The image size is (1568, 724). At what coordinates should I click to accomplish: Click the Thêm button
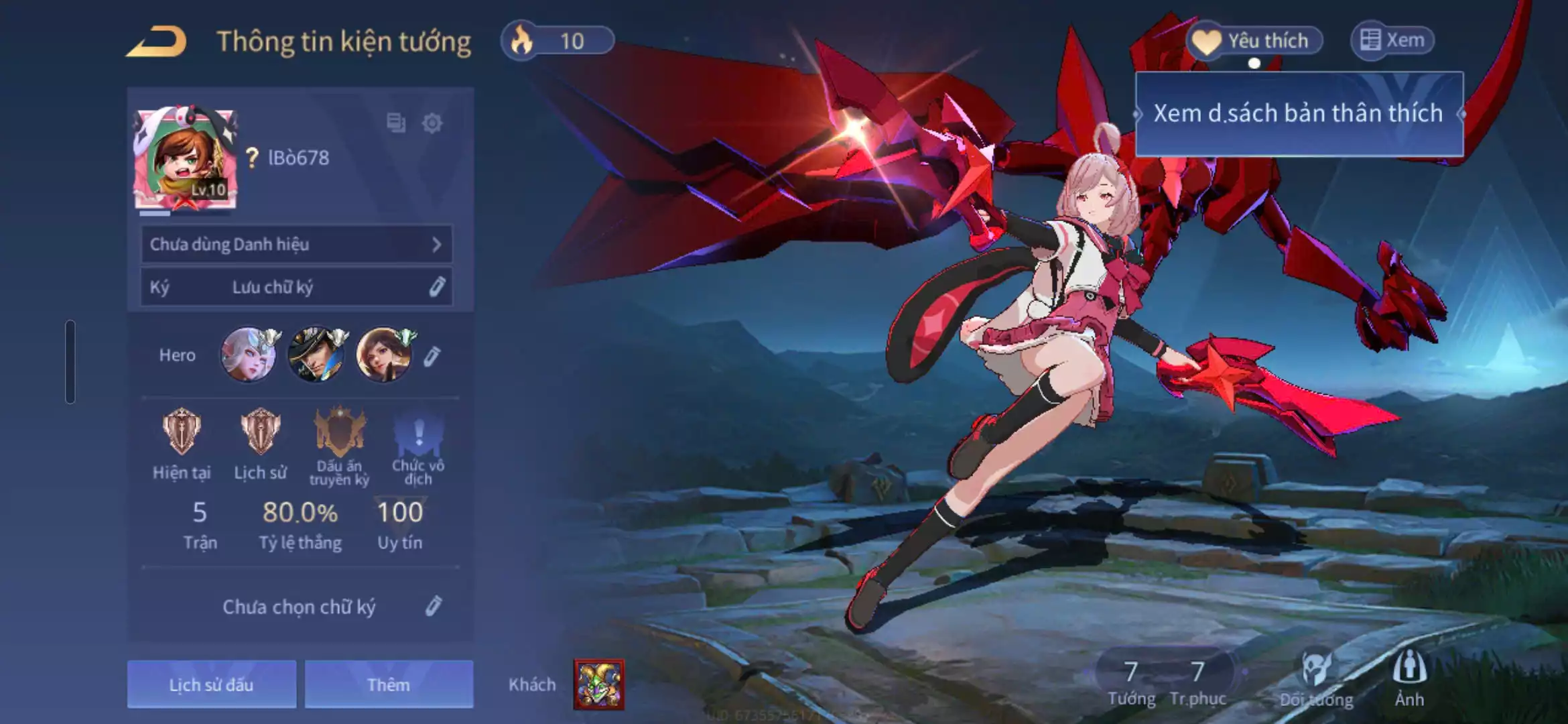389,684
